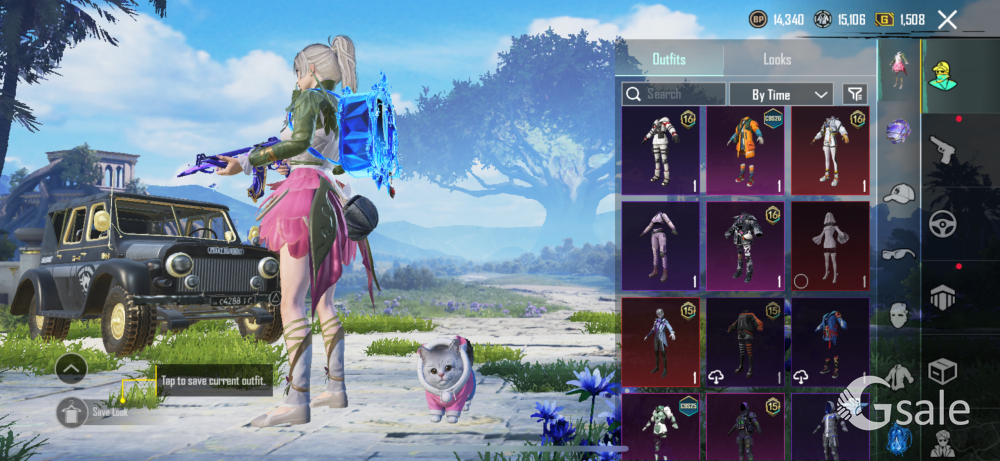Screen dimensions: 1000x461
Task: Open the baseball cap headwear category
Action: tap(899, 193)
